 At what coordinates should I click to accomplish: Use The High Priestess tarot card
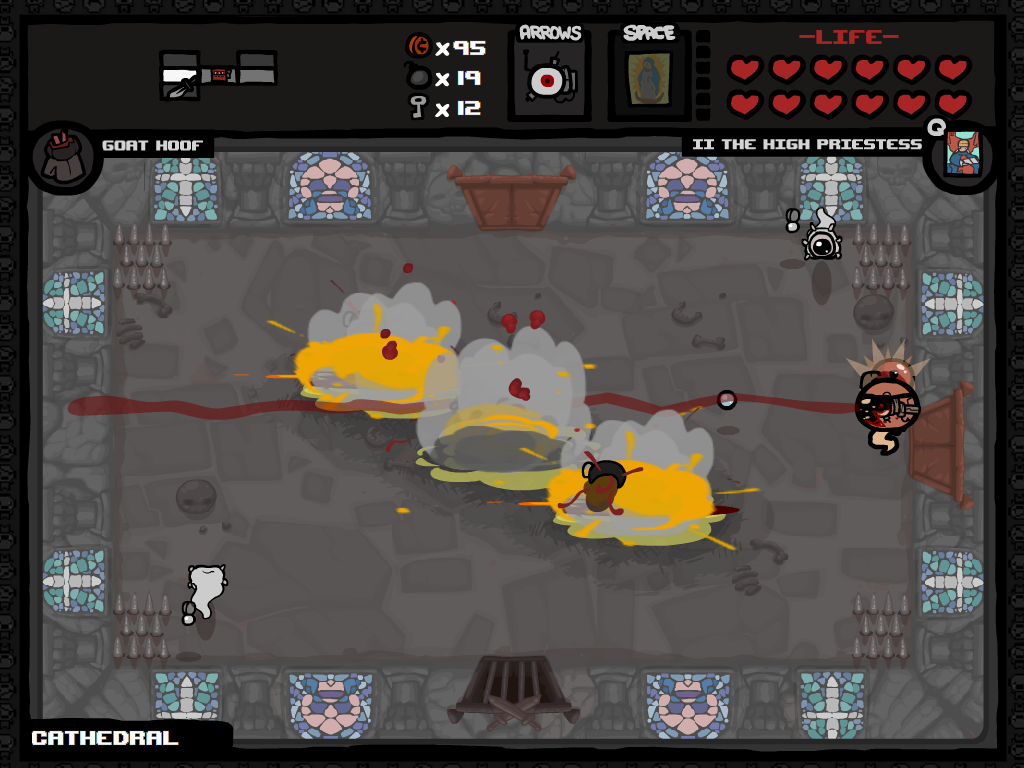tap(961, 153)
